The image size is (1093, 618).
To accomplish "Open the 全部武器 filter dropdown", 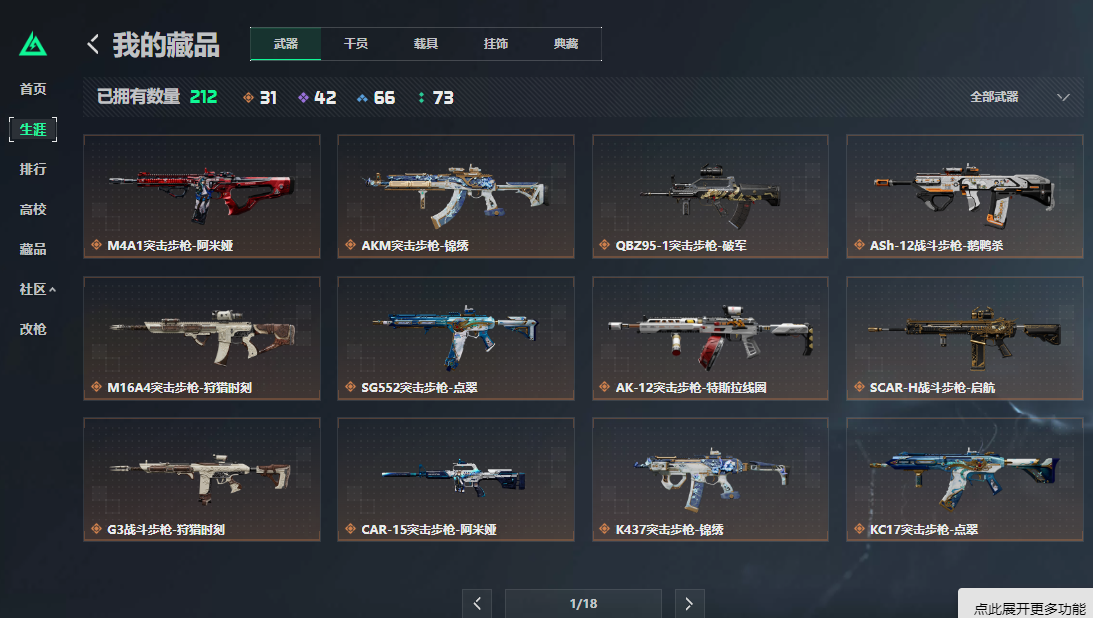I will [x=1019, y=97].
